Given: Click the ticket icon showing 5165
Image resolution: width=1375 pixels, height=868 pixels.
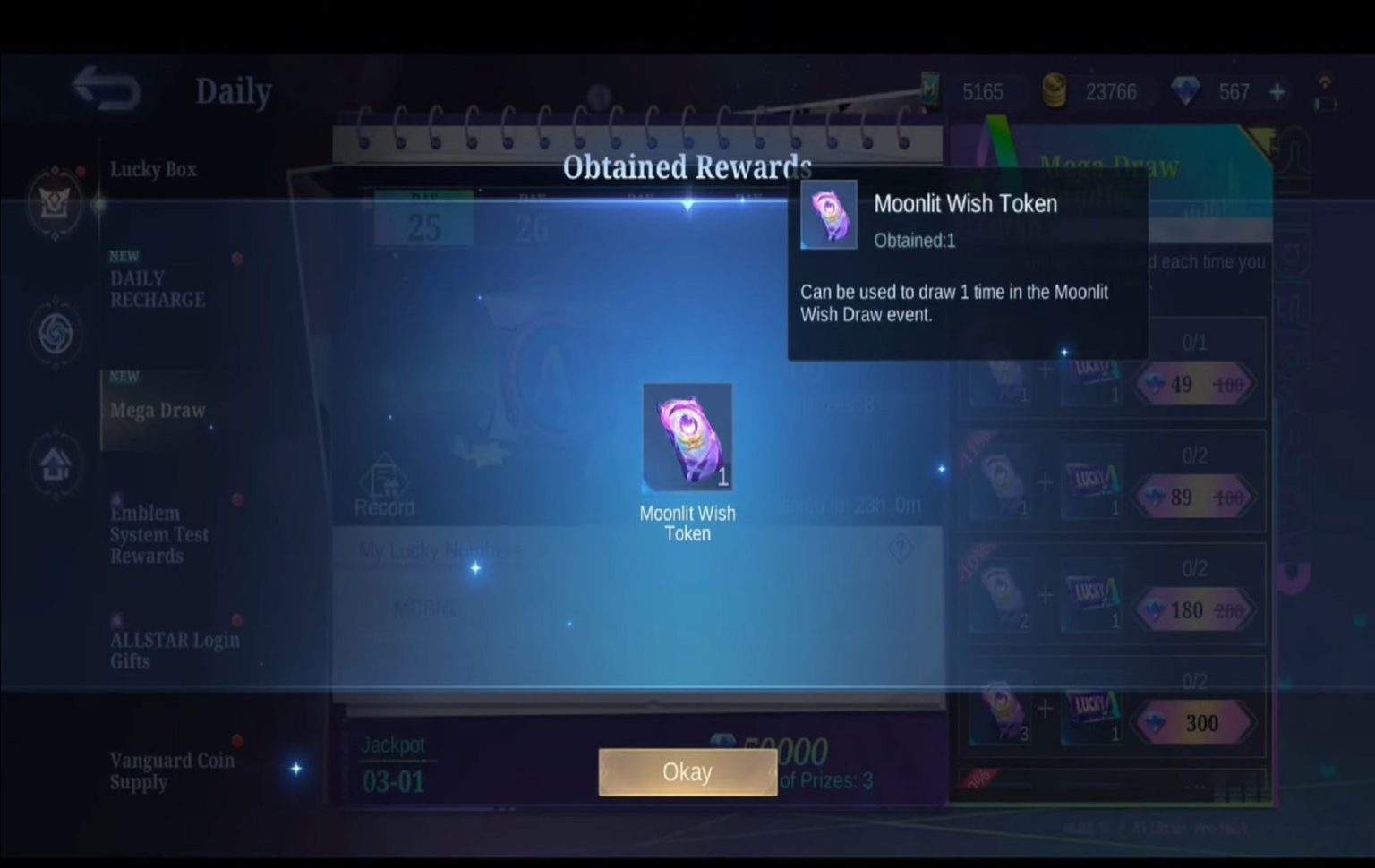Looking at the screenshot, I should 930,89.
